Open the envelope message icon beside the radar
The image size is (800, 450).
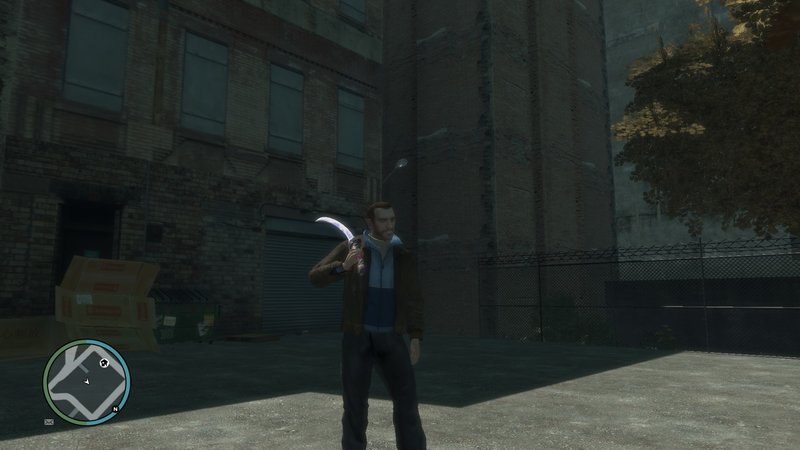point(49,423)
